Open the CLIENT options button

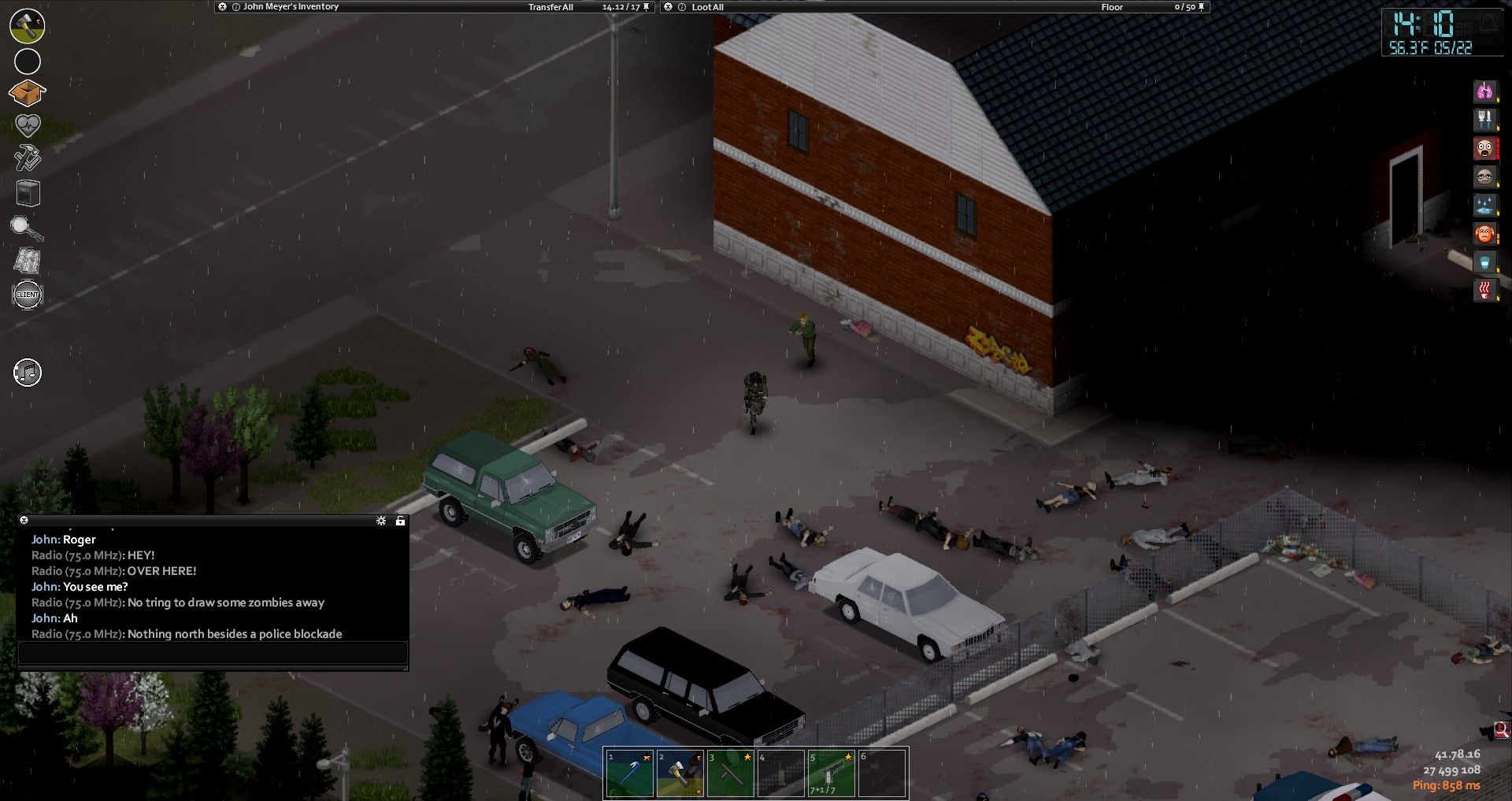[x=28, y=295]
